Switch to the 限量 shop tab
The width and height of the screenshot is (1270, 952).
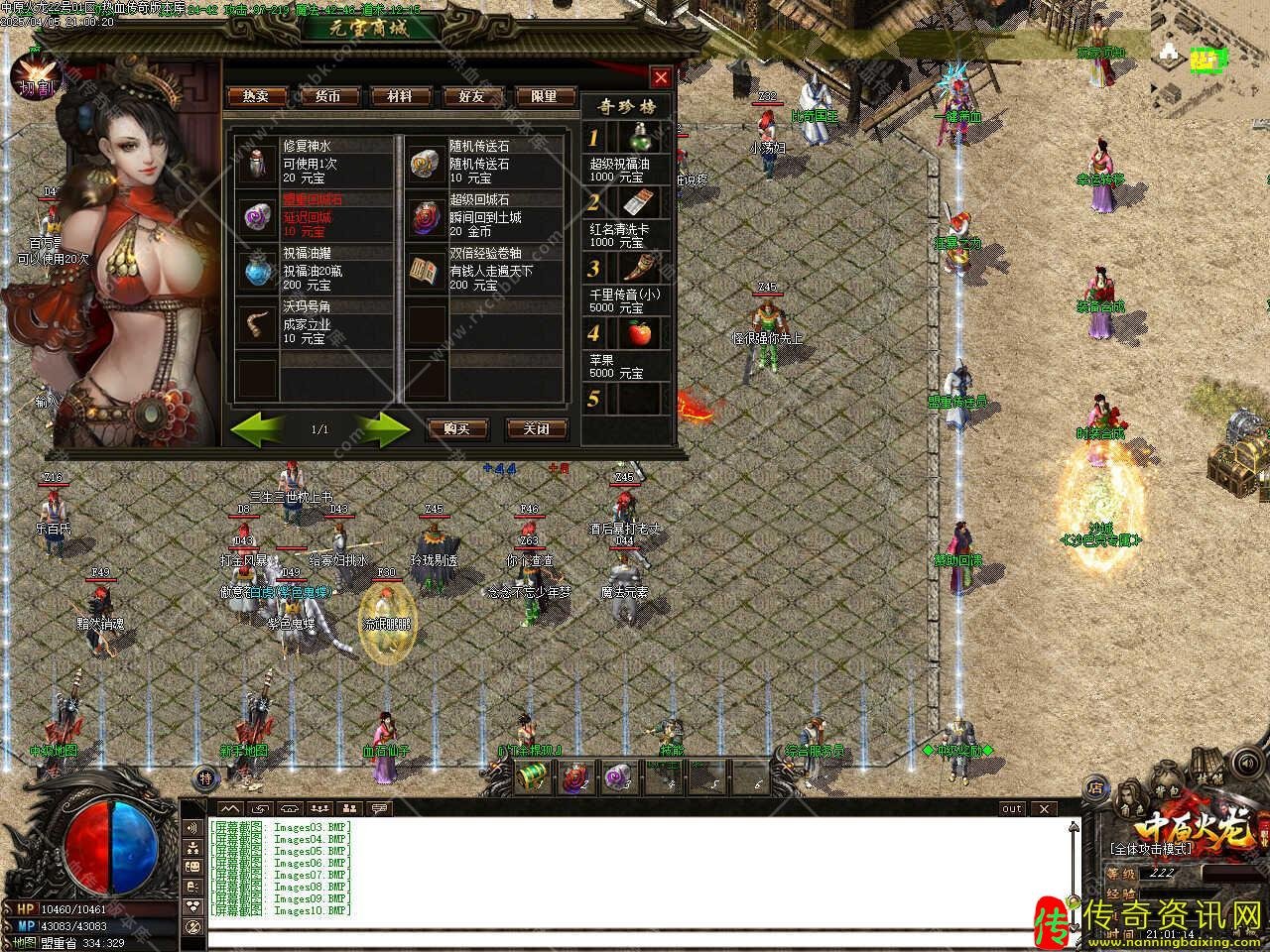(x=544, y=96)
